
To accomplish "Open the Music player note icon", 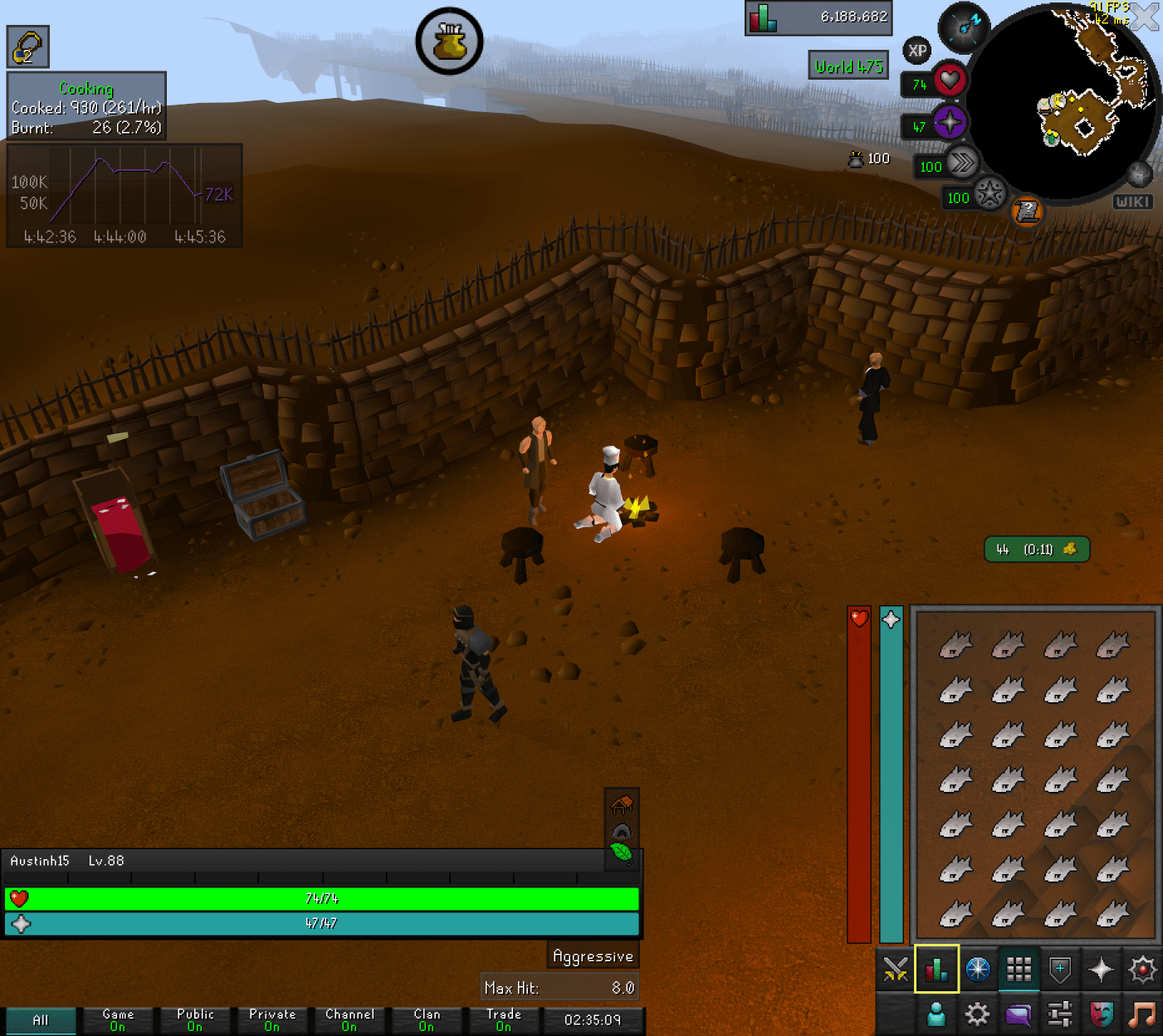I will point(1142,1014).
